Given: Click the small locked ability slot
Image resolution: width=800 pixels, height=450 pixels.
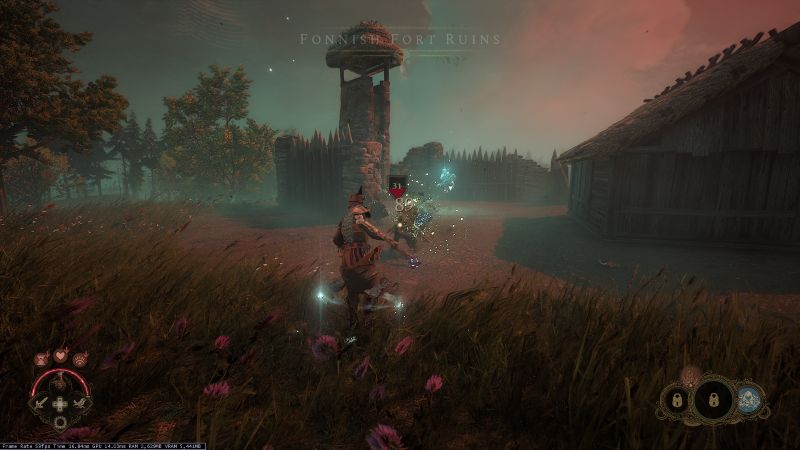Looking at the screenshot, I should (x=676, y=401).
